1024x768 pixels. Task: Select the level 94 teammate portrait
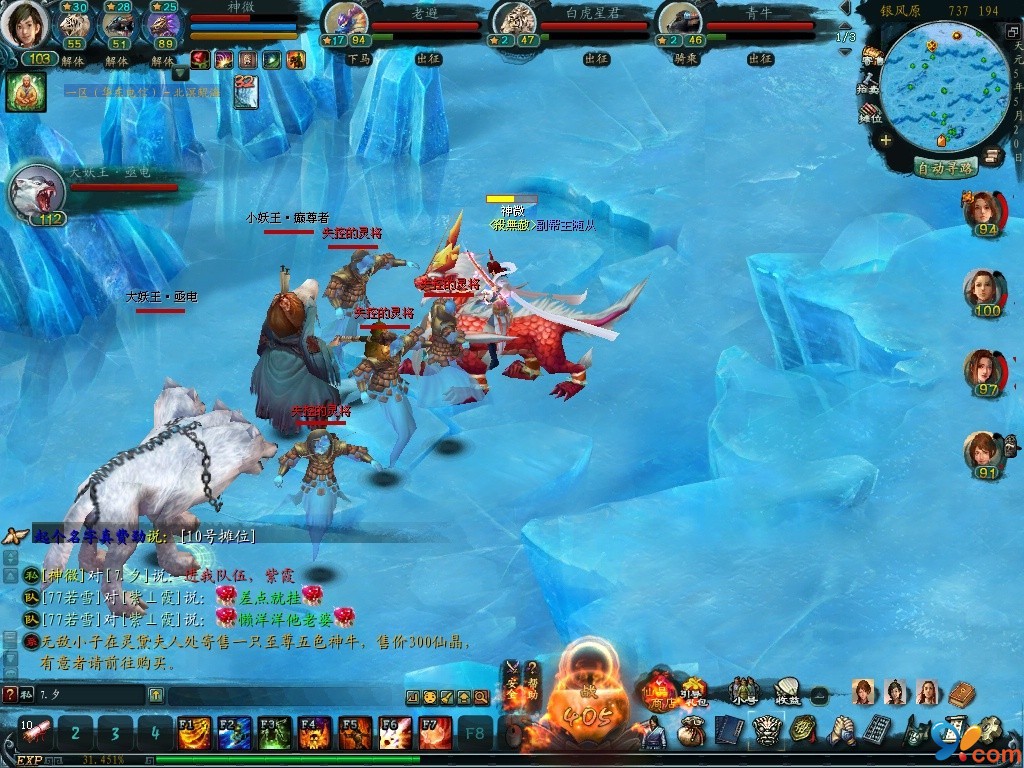point(983,212)
